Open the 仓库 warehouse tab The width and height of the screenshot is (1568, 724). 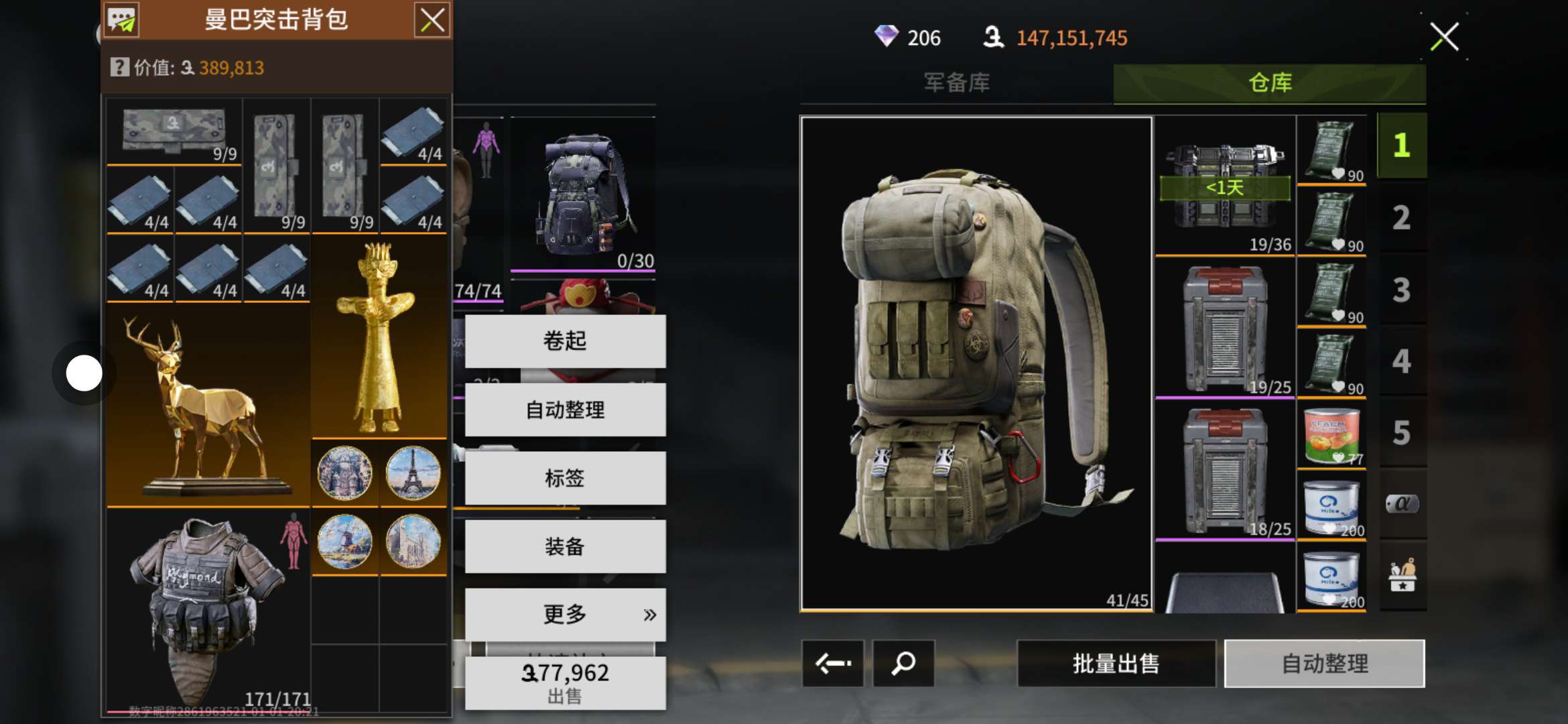[1269, 83]
